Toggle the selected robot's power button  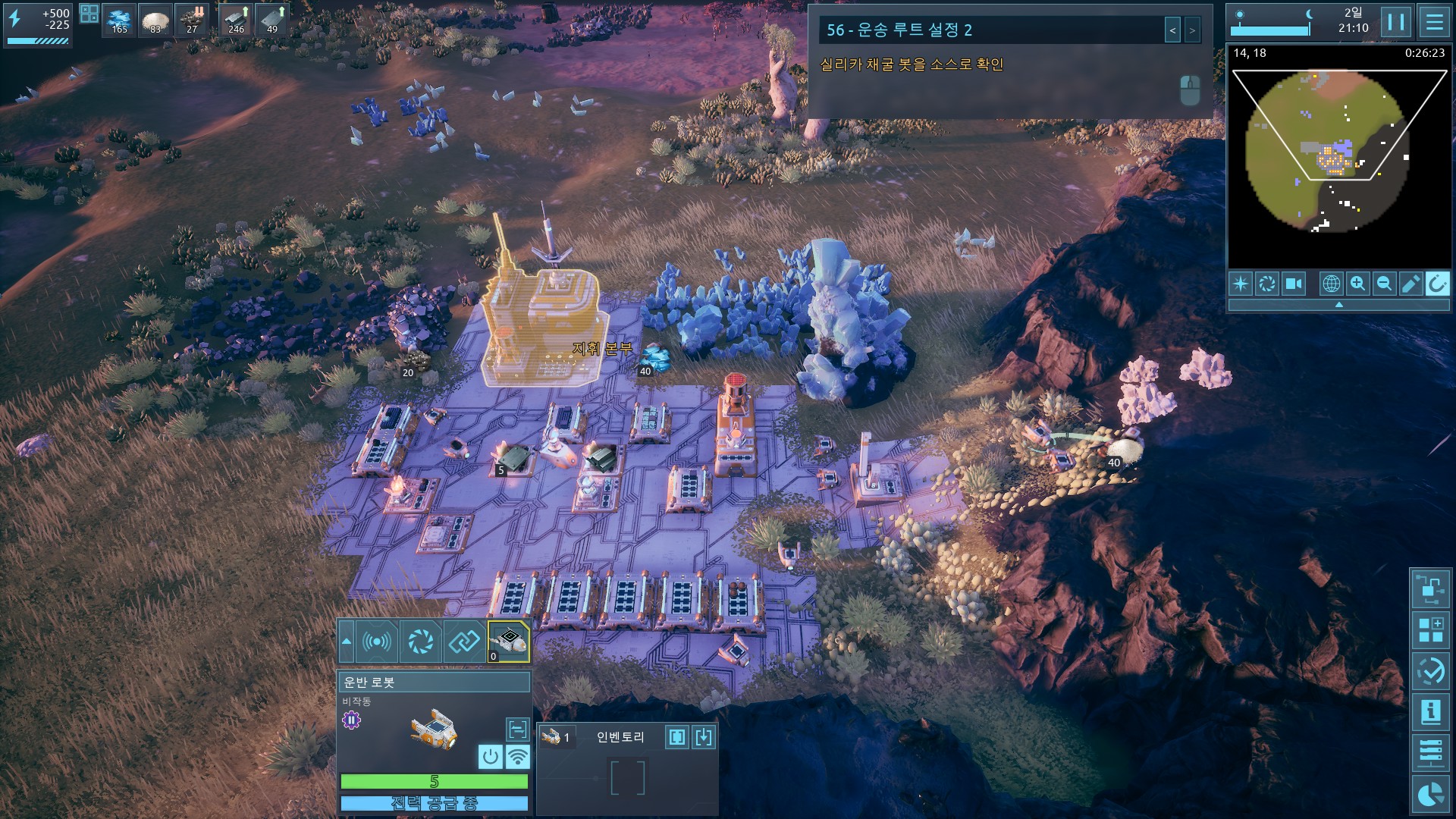(x=491, y=756)
